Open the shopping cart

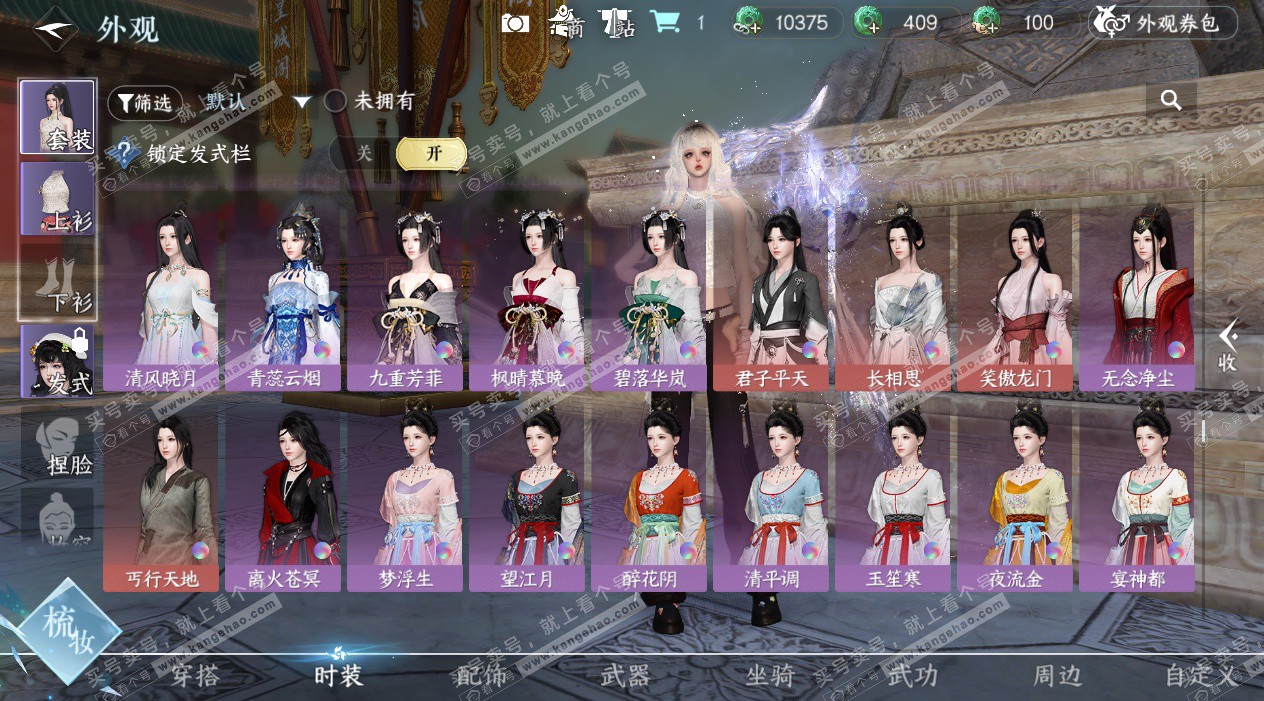[664, 22]
